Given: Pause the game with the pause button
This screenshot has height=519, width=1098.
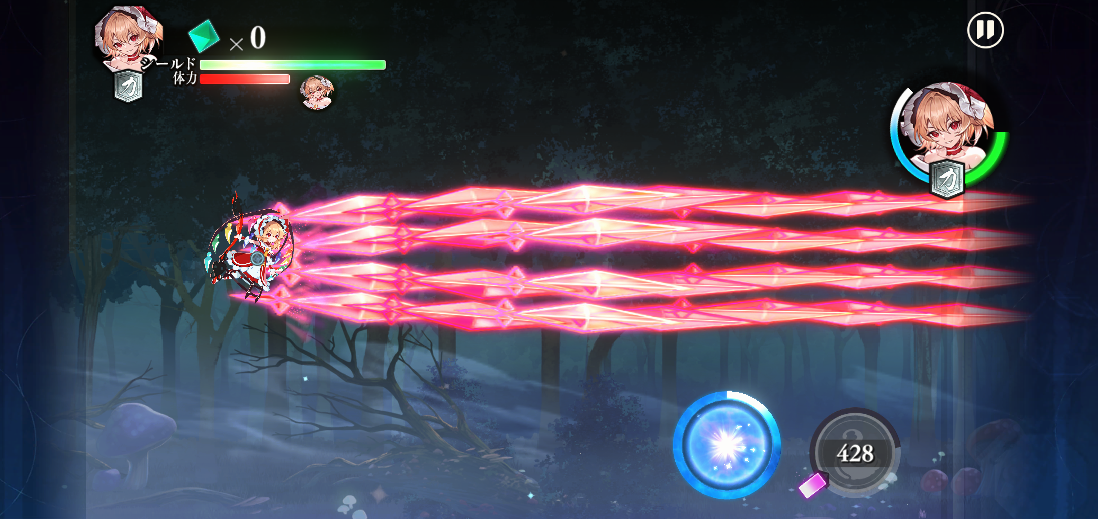Looking at the screenshot, I should 985,30.
